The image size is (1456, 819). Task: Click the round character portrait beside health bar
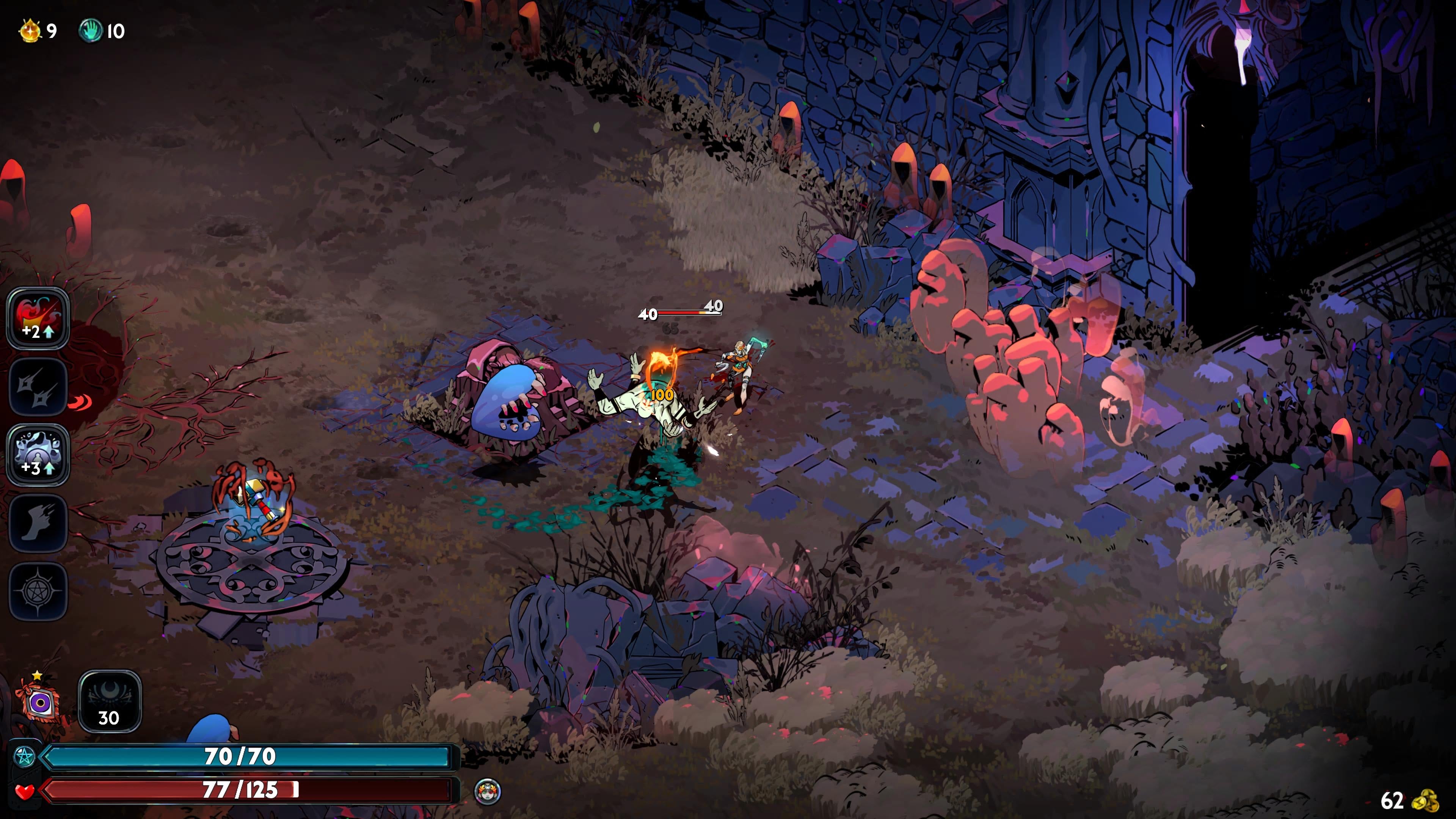(487, 791)
